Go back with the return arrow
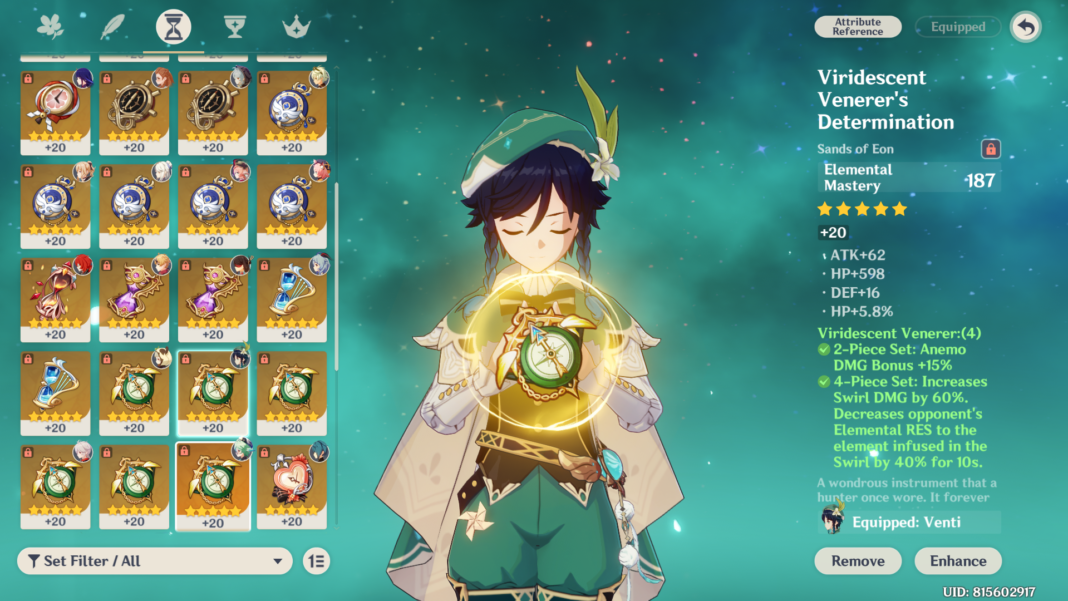The width and height of the screenshot is (1068, 601). point(1025,27)
